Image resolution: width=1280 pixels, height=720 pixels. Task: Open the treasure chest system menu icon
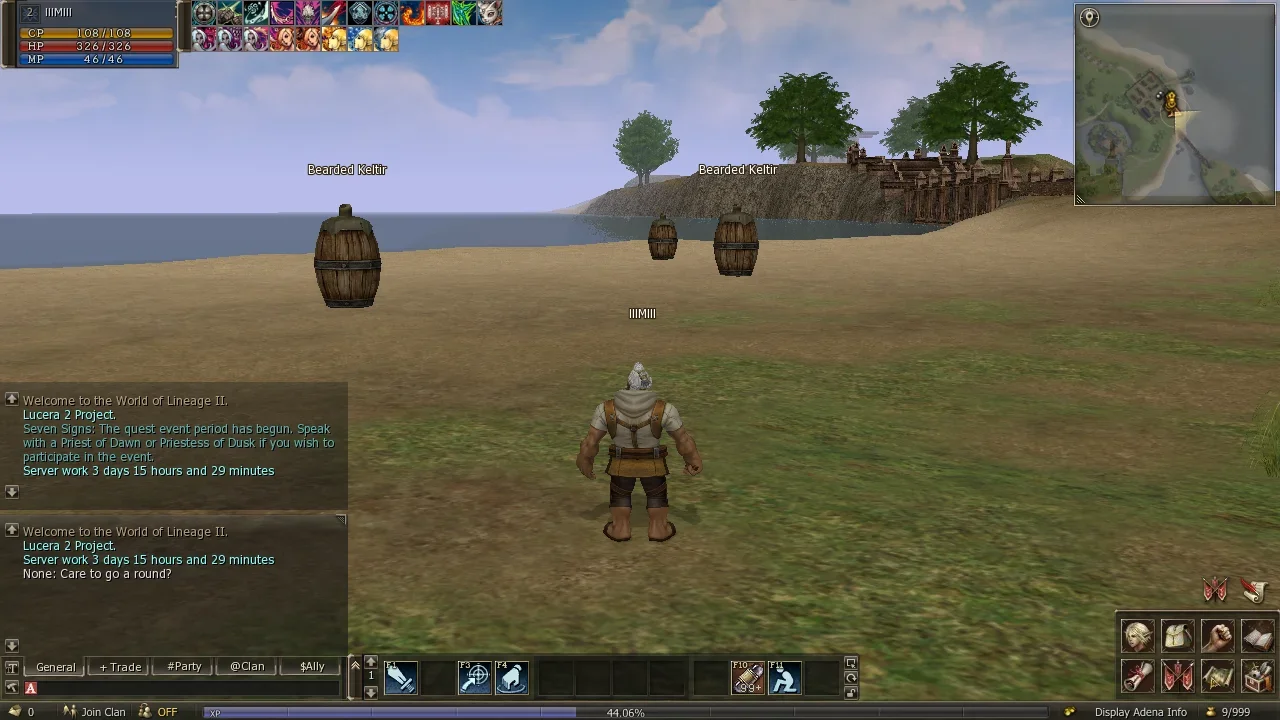click(1257, 676)
